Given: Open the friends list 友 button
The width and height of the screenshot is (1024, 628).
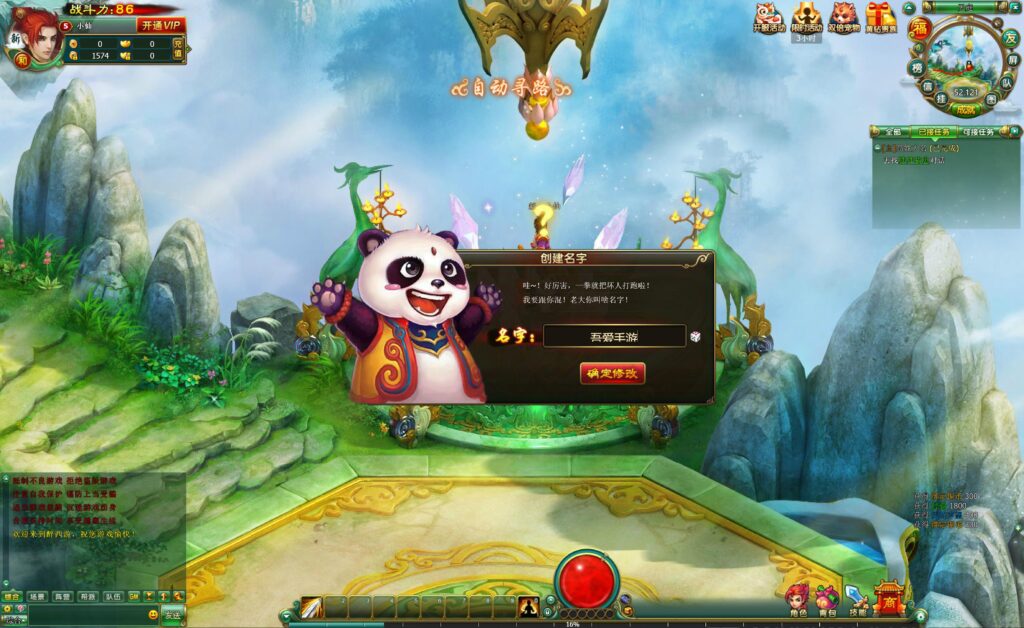Looking at the screenshot, I should pyautogui.click(x=1010, y=38).
